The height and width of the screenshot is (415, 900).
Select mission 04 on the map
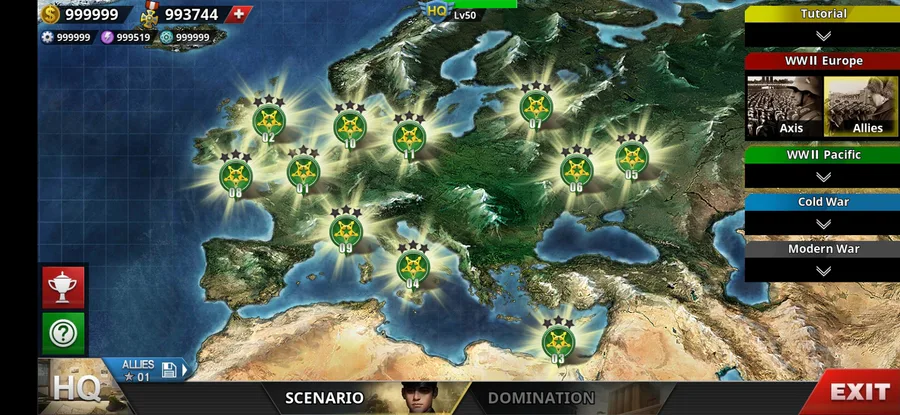(413, 266)
